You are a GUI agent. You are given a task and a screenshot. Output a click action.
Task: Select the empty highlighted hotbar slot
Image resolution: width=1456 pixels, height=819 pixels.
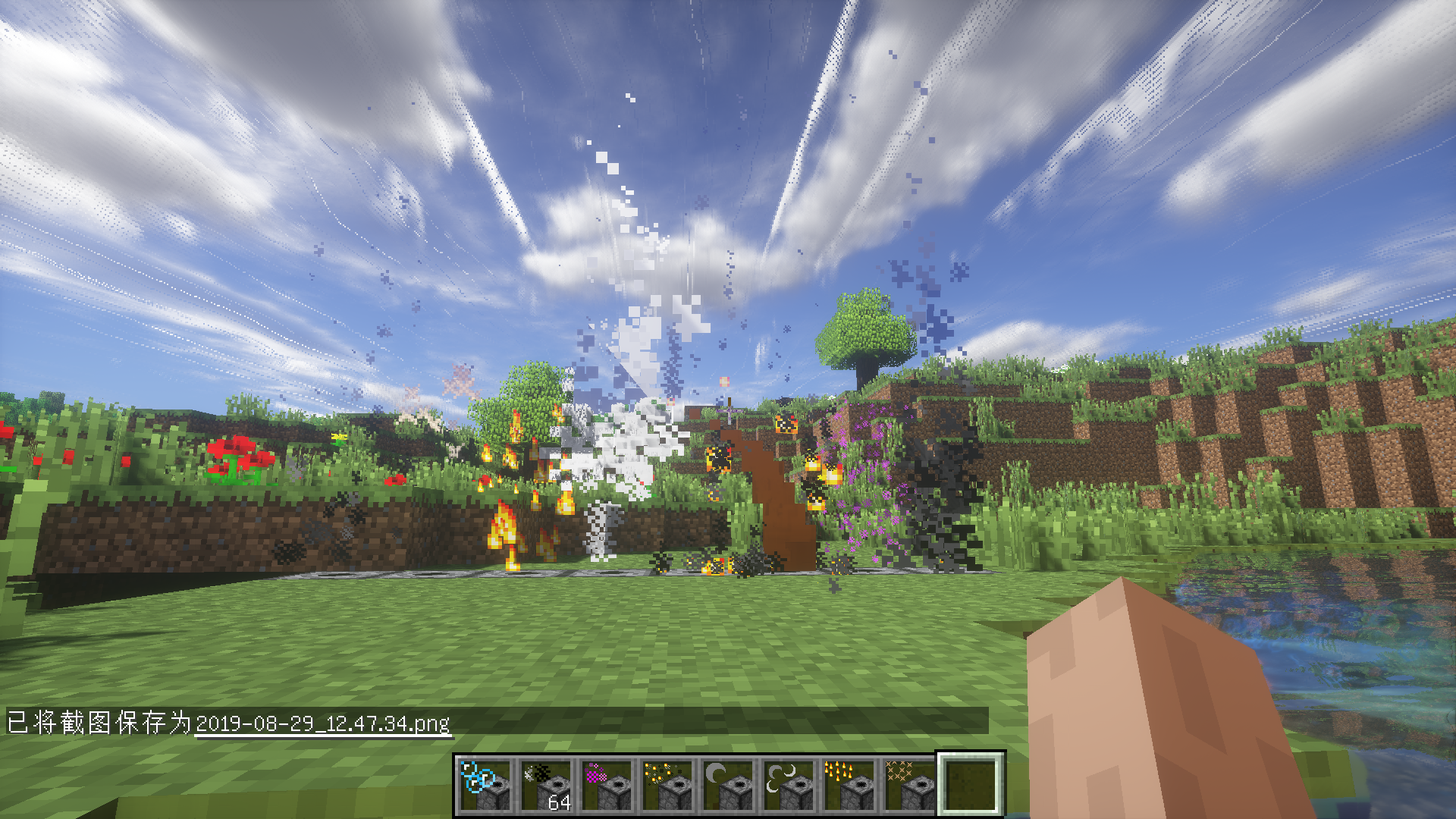(x=971, y=786)
